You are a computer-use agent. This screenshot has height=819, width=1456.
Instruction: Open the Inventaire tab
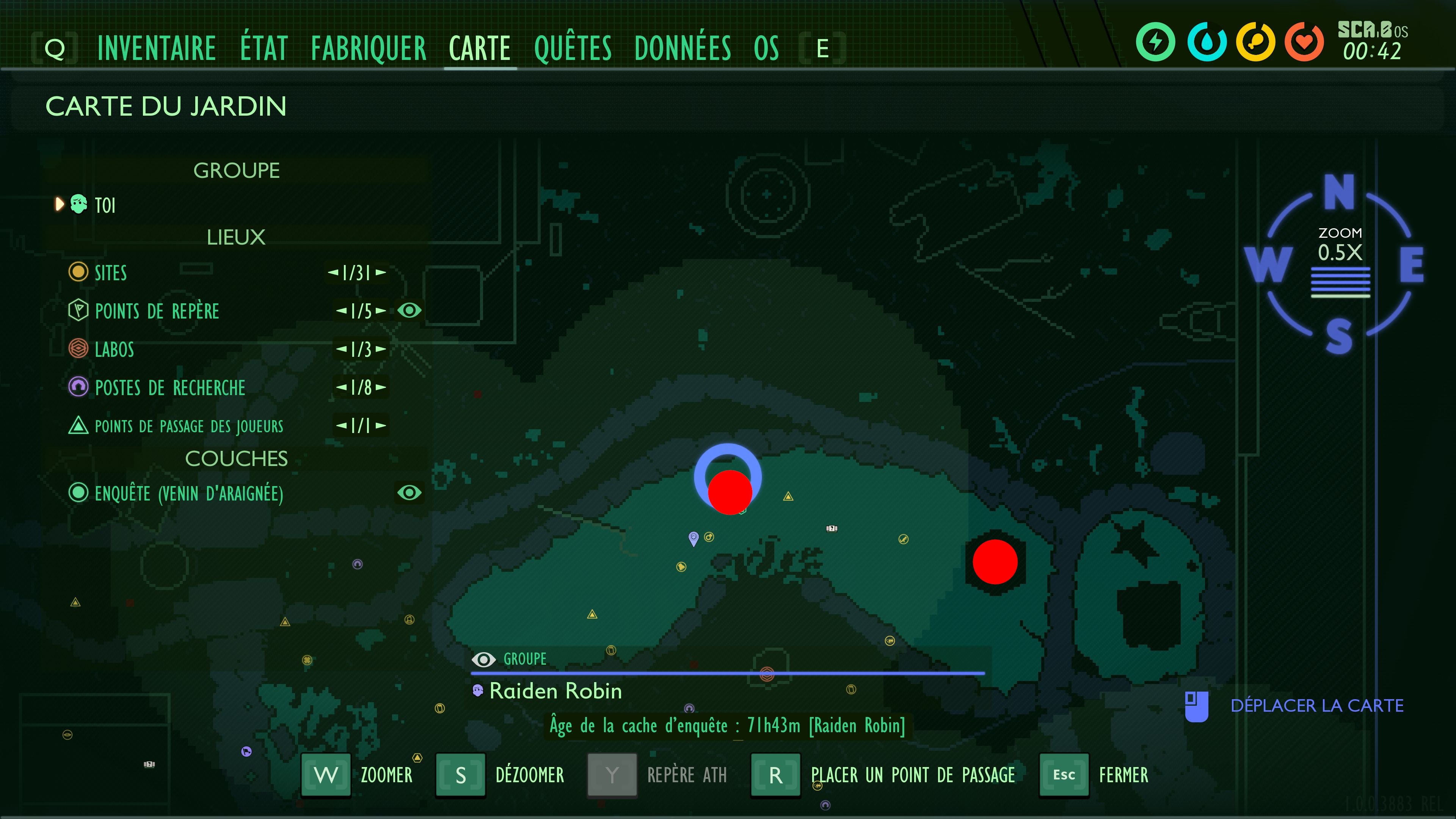tap(157, 48)
